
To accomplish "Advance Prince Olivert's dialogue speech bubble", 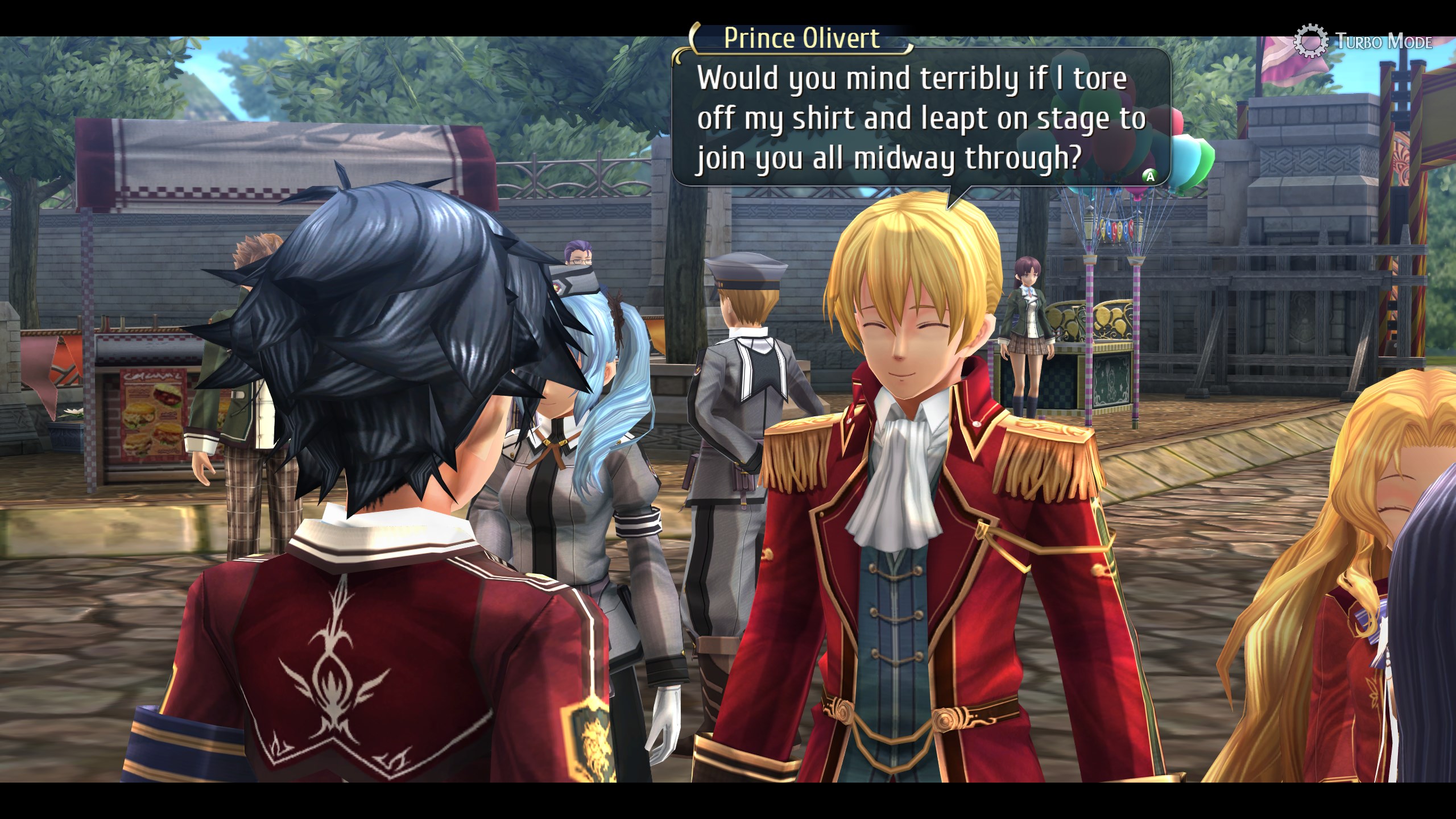I will [x=1149, y=176].
